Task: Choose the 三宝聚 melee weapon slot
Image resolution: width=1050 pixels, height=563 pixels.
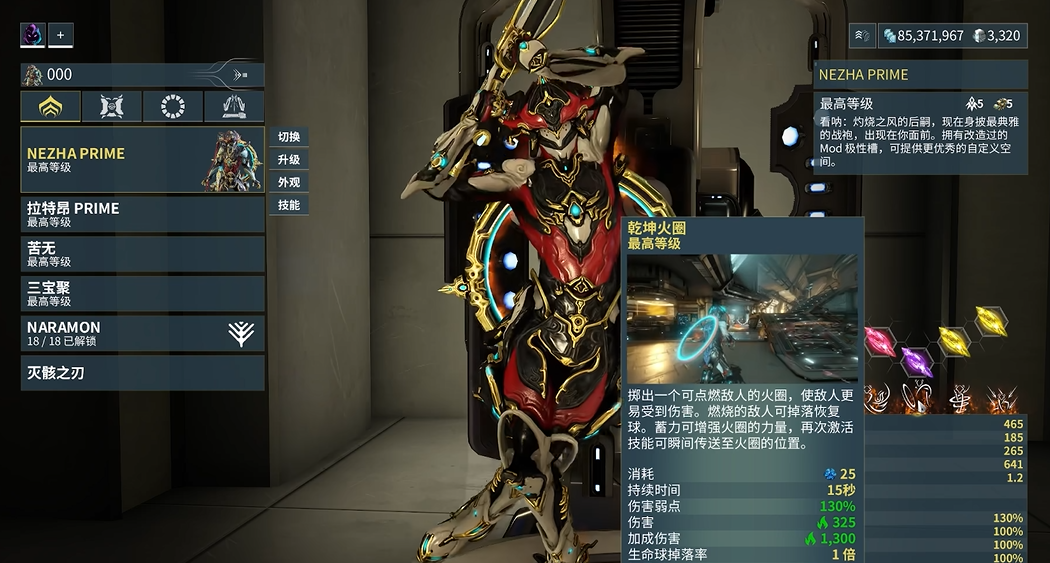Action: [142, 293]
